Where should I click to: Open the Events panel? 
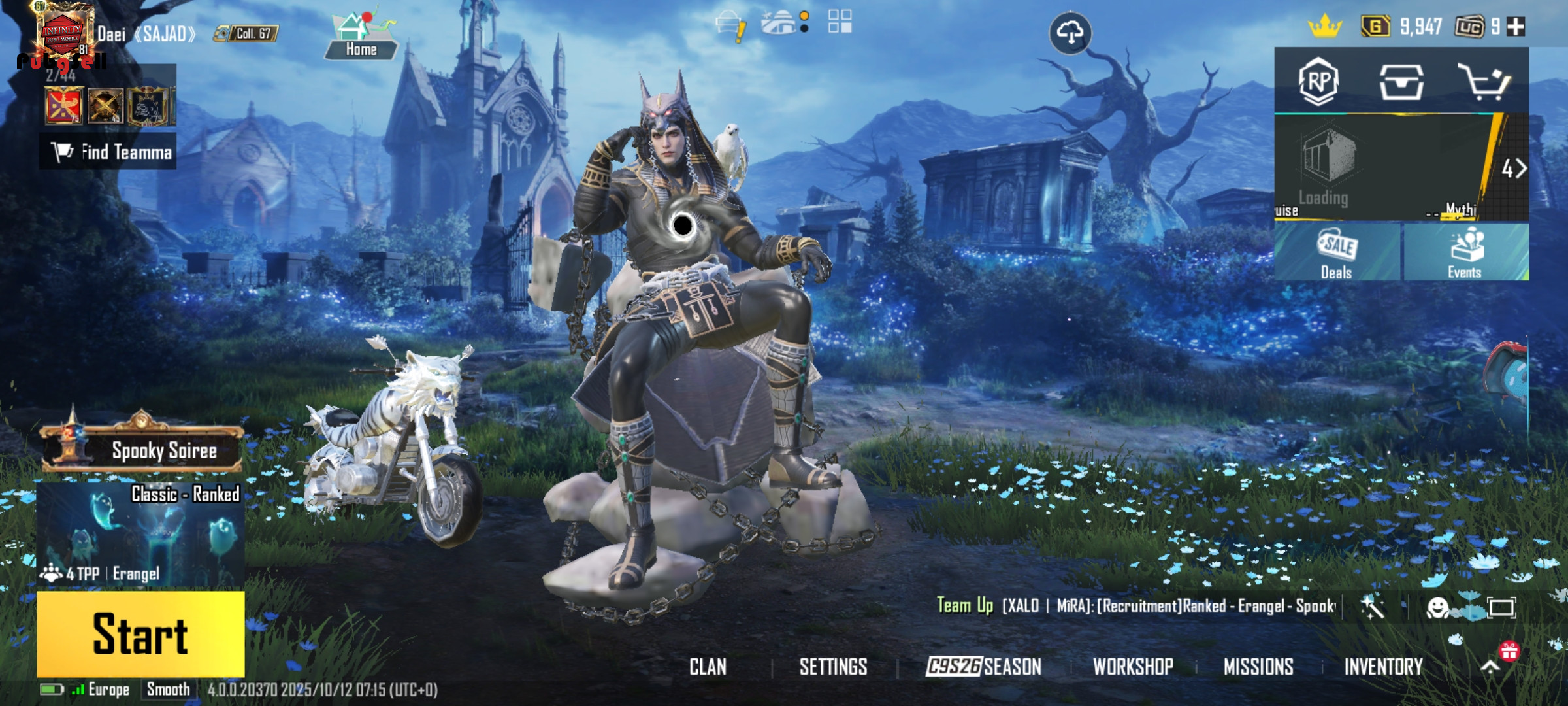pos(1465,254)
